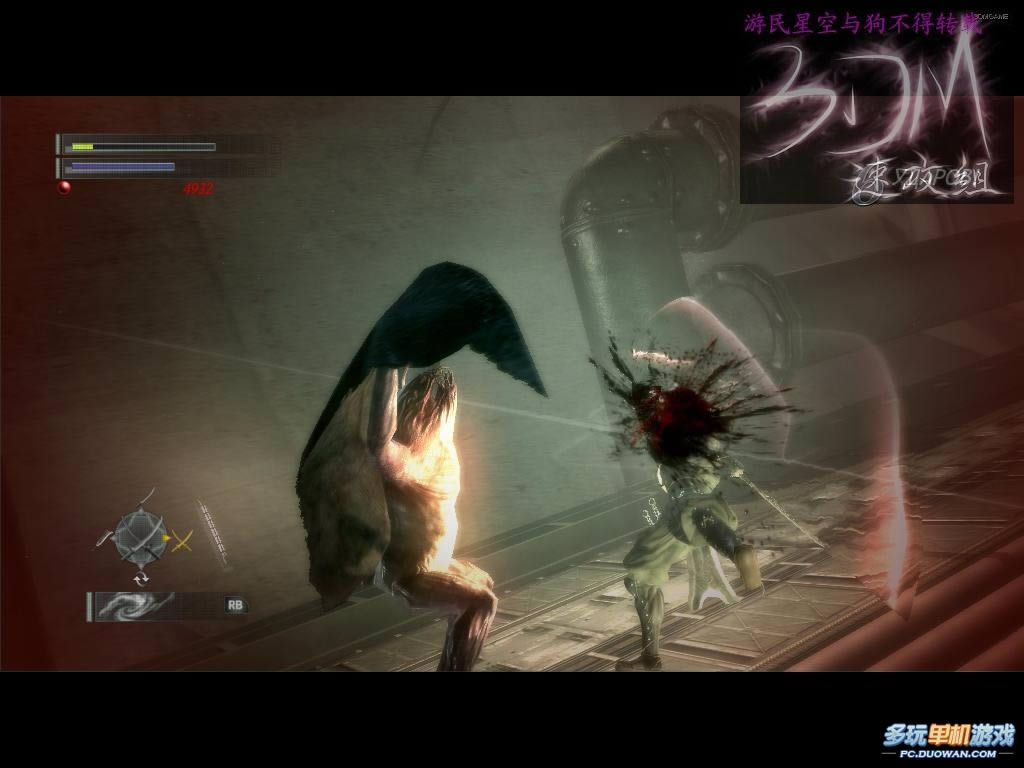The width and height of the screenshot is (1024, 768).
Task: Click the weapon swap arrows icon
Action: [x=141, y=578]
